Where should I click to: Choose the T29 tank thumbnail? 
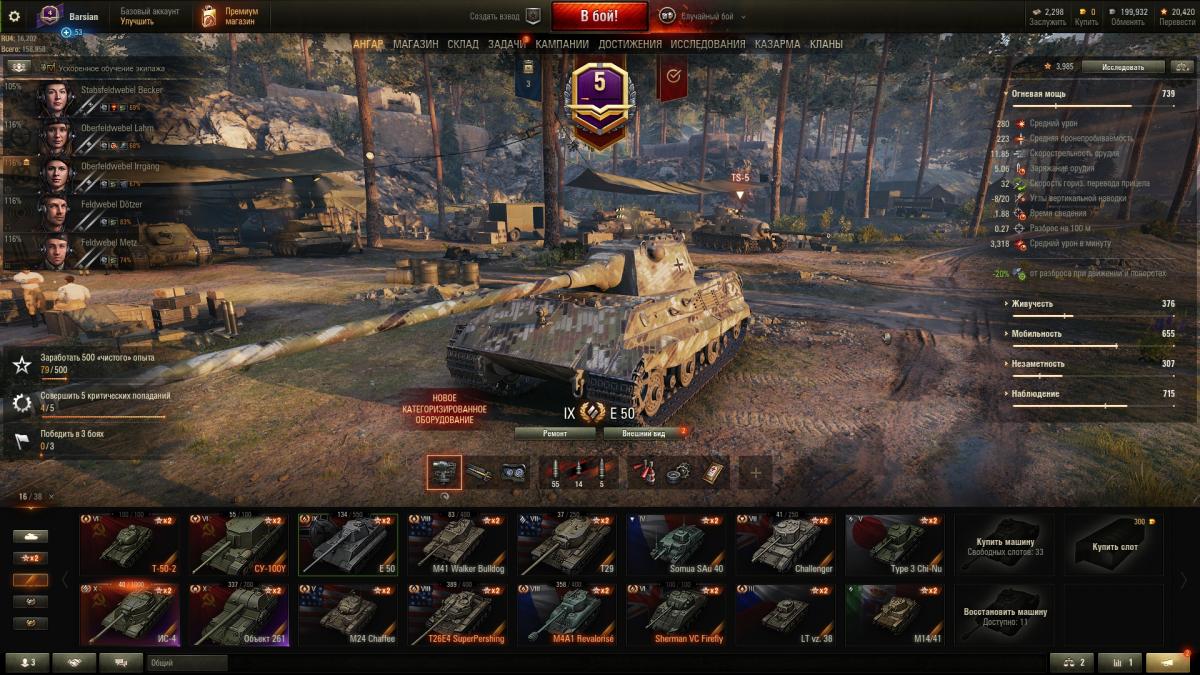point(567,546)
